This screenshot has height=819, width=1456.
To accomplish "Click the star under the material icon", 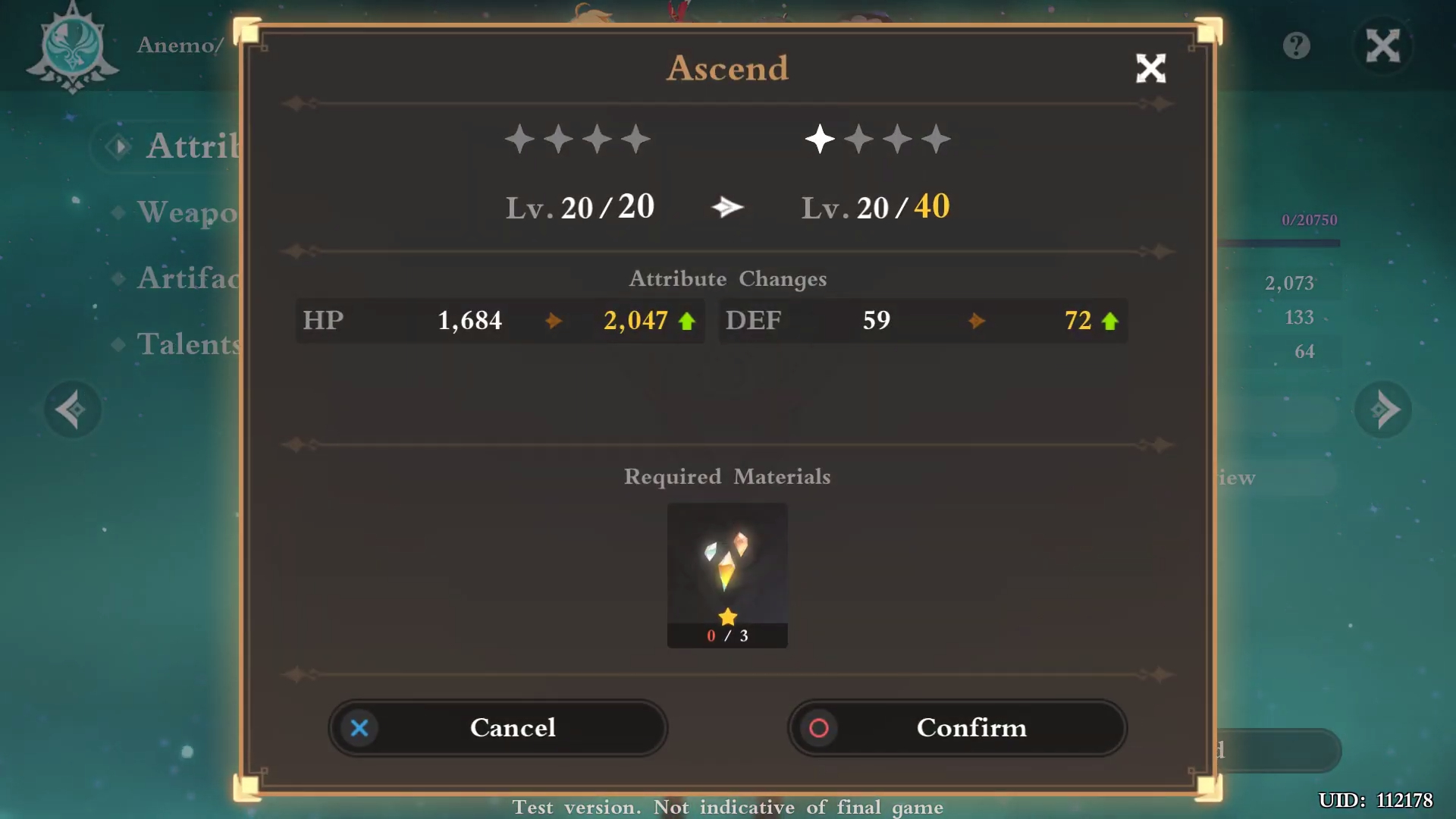I will tap(727, 617).
